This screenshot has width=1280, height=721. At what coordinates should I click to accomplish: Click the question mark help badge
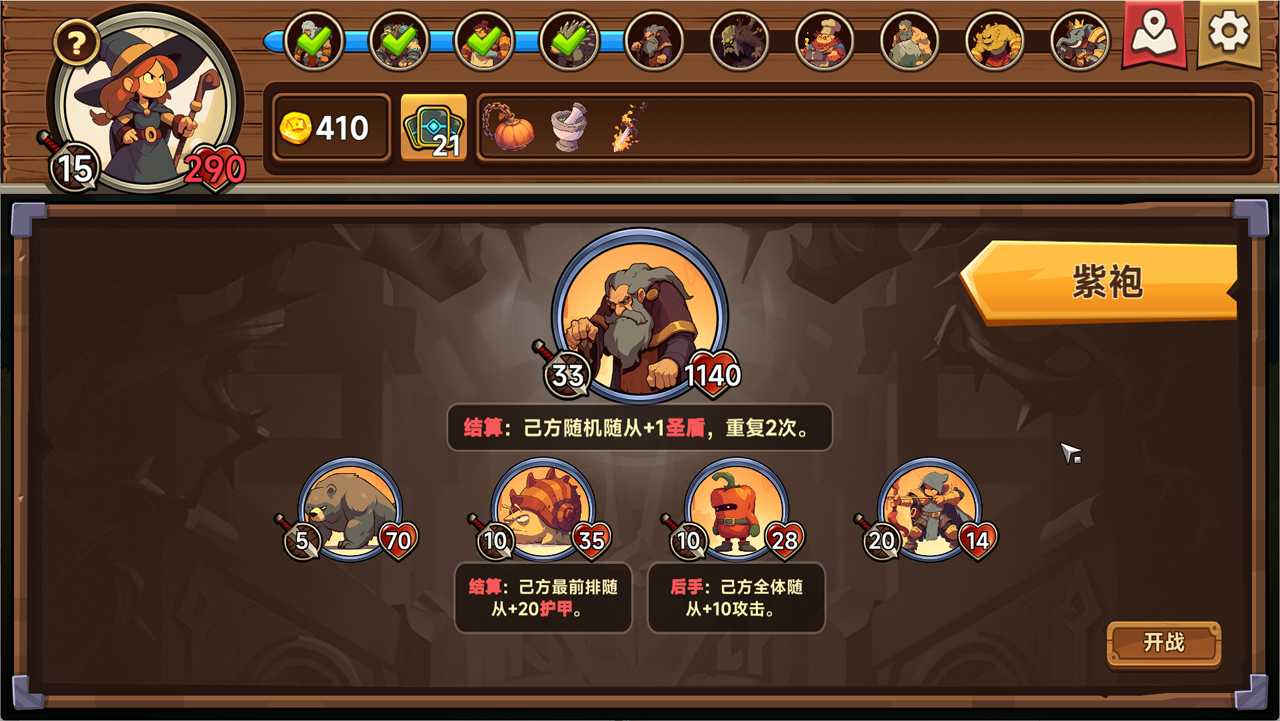pyautogui.click(x=75, y=40)
